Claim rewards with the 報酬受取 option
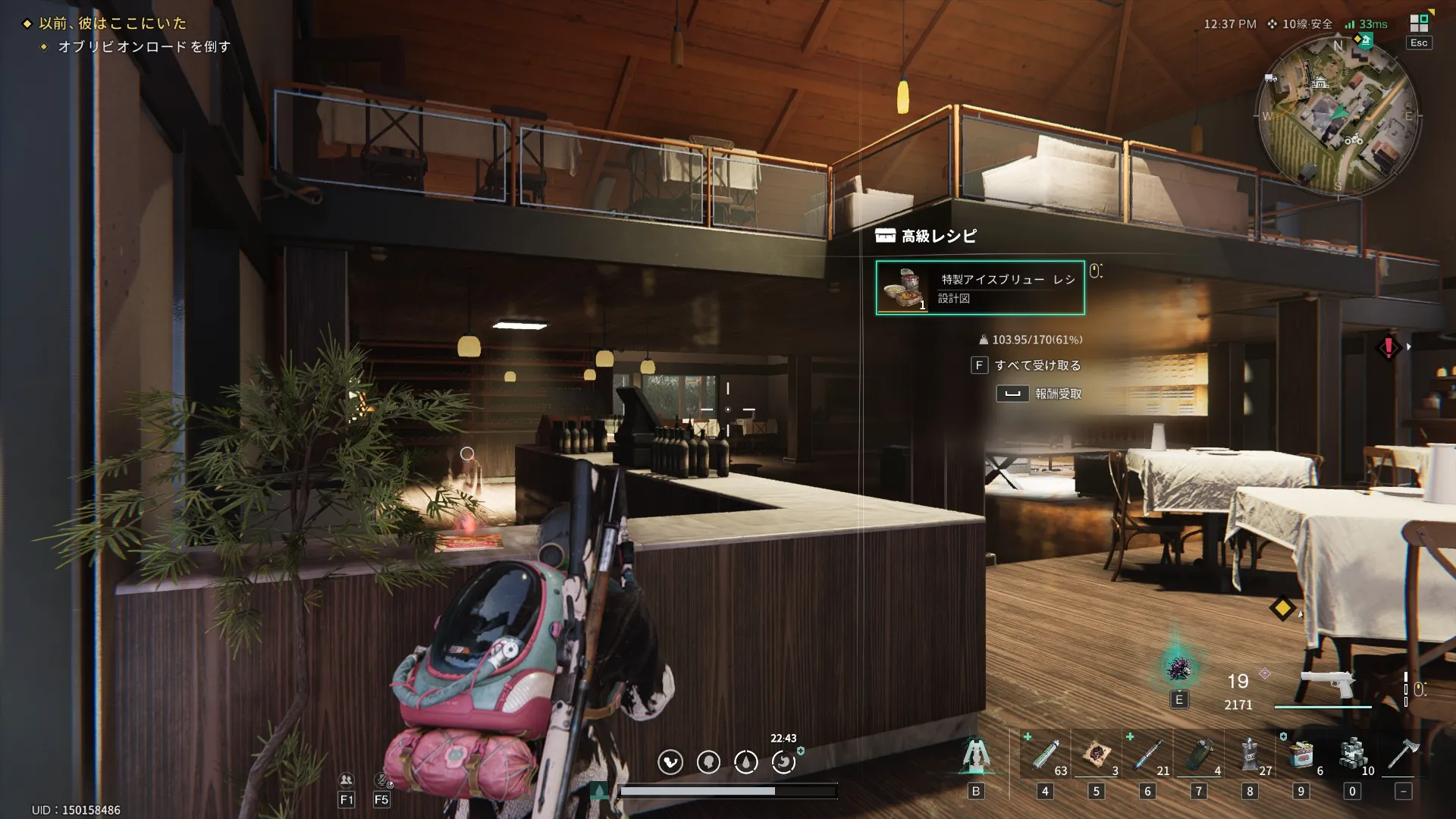Screen dimensions: 1456x819 point(1058,394)
